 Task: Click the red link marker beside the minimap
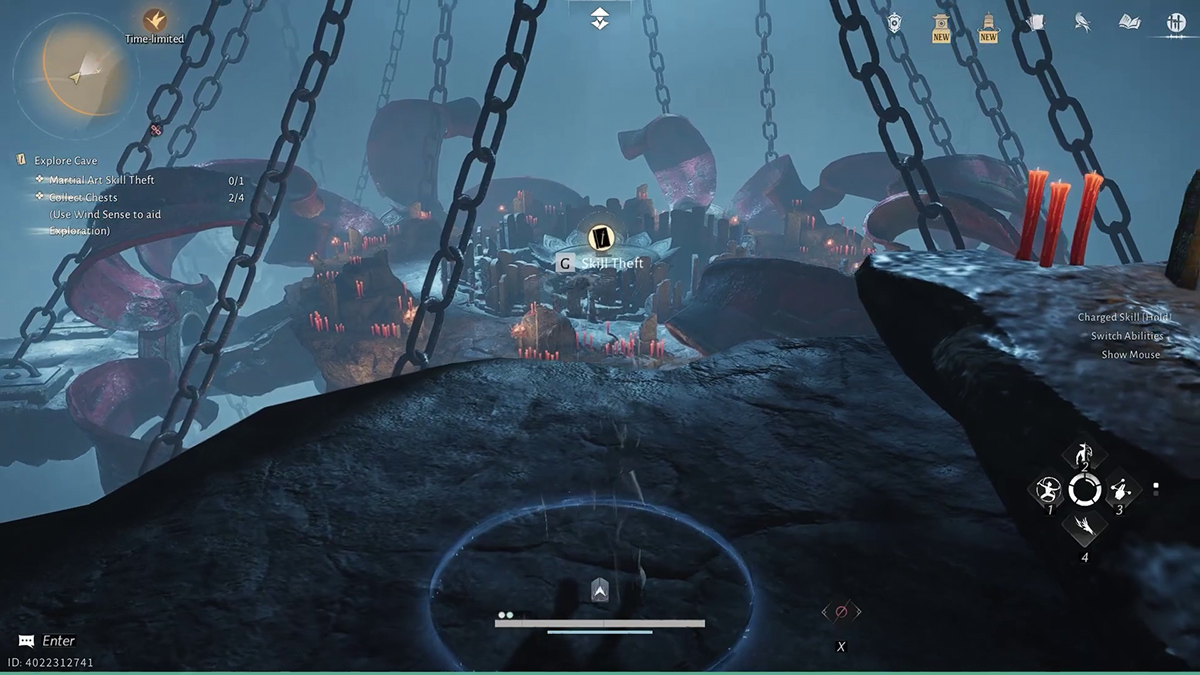[156, 129]
